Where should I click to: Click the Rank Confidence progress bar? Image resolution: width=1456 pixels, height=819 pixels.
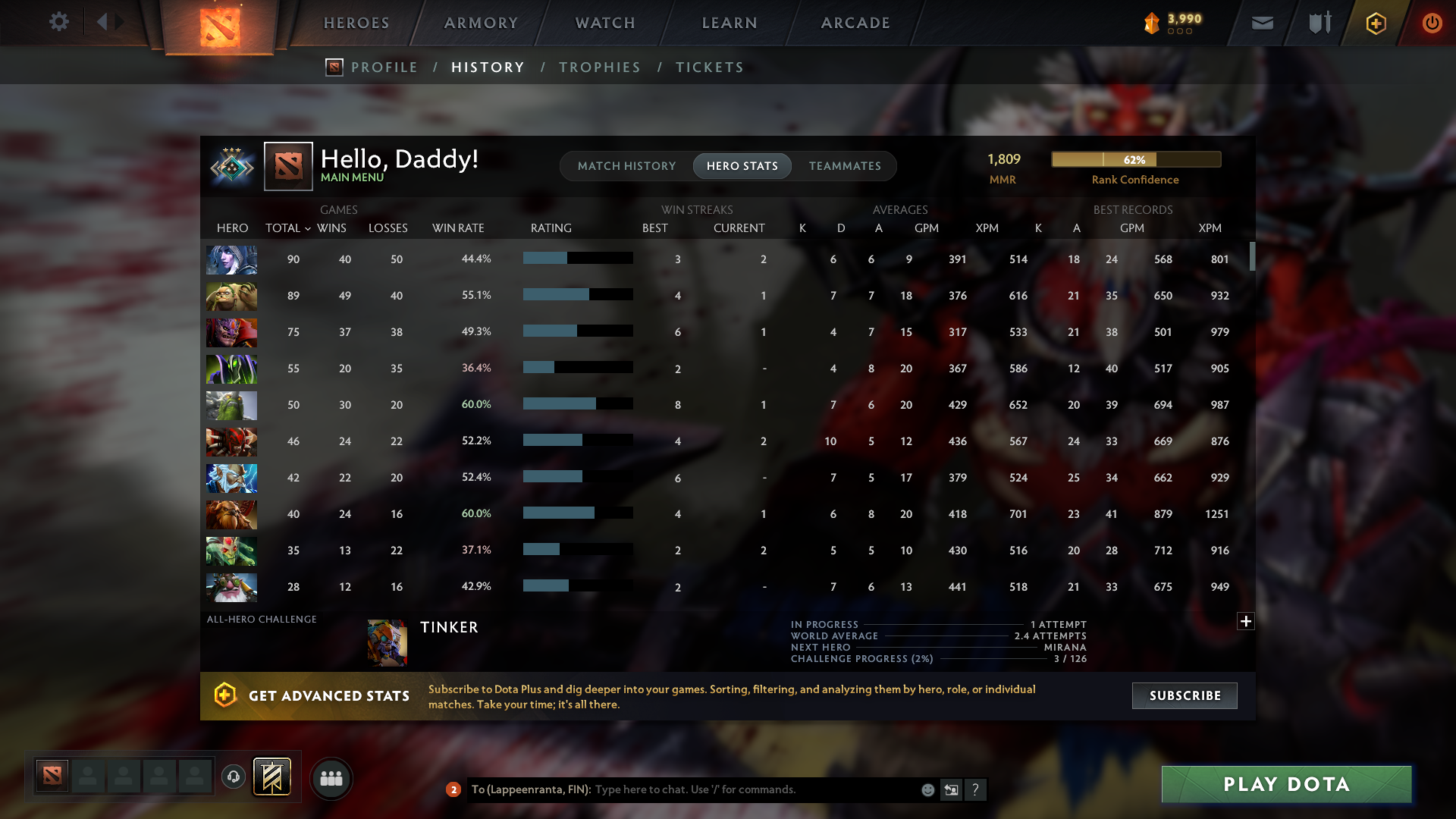(1135, 159)
